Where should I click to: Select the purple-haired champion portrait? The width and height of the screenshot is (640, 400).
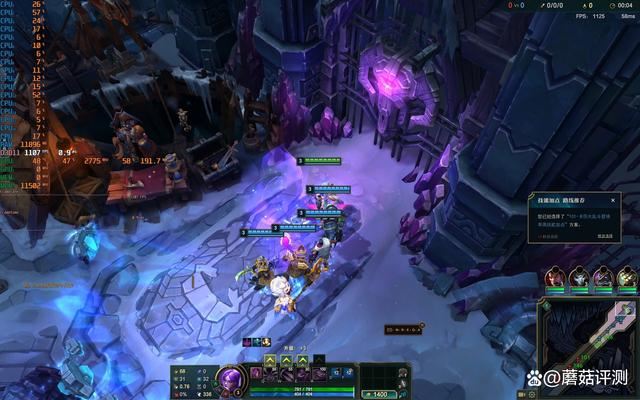click(603, 278)
